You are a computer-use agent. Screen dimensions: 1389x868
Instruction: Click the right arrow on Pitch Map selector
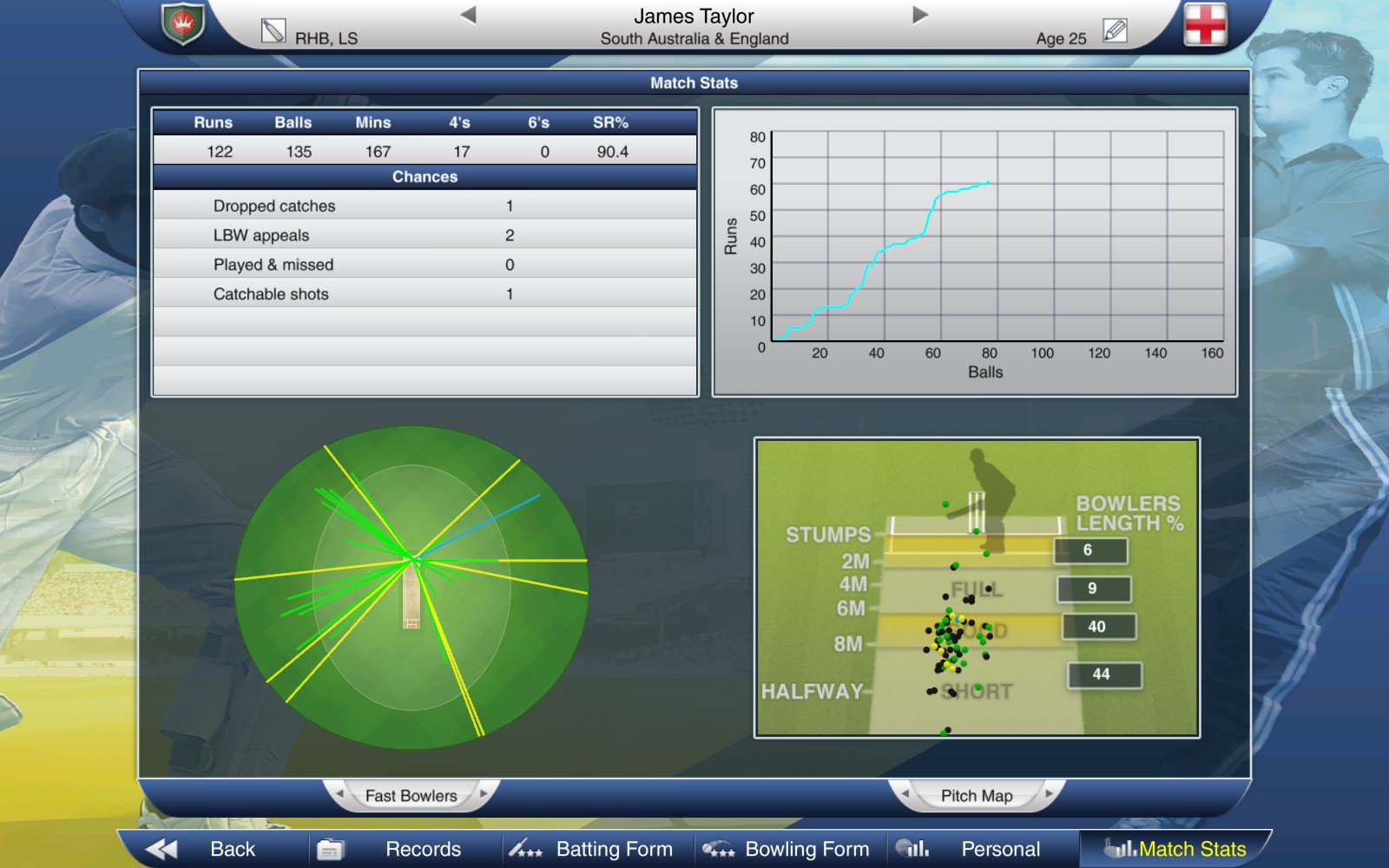tap(1051, 794)
